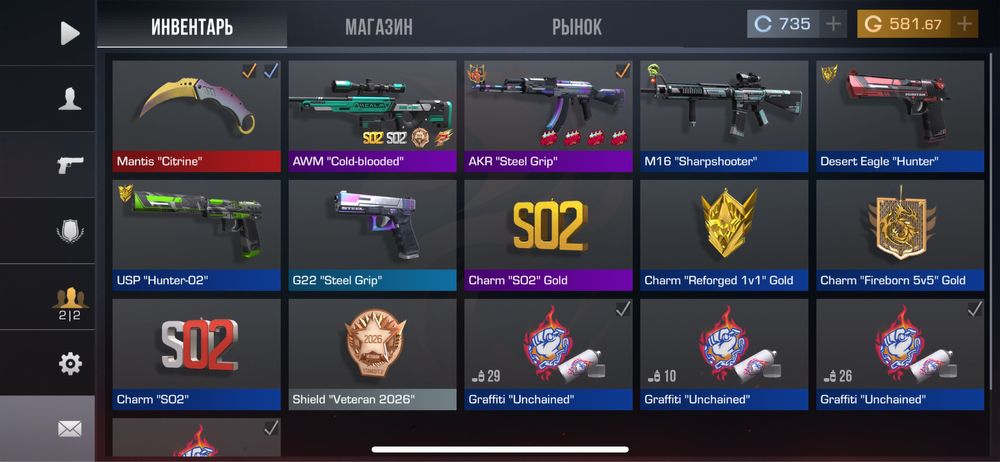Image resolution: width=1000 pixels, height=462 pixels.
Task: Open settings via the gear icon
Action: [x=69, y=363]
